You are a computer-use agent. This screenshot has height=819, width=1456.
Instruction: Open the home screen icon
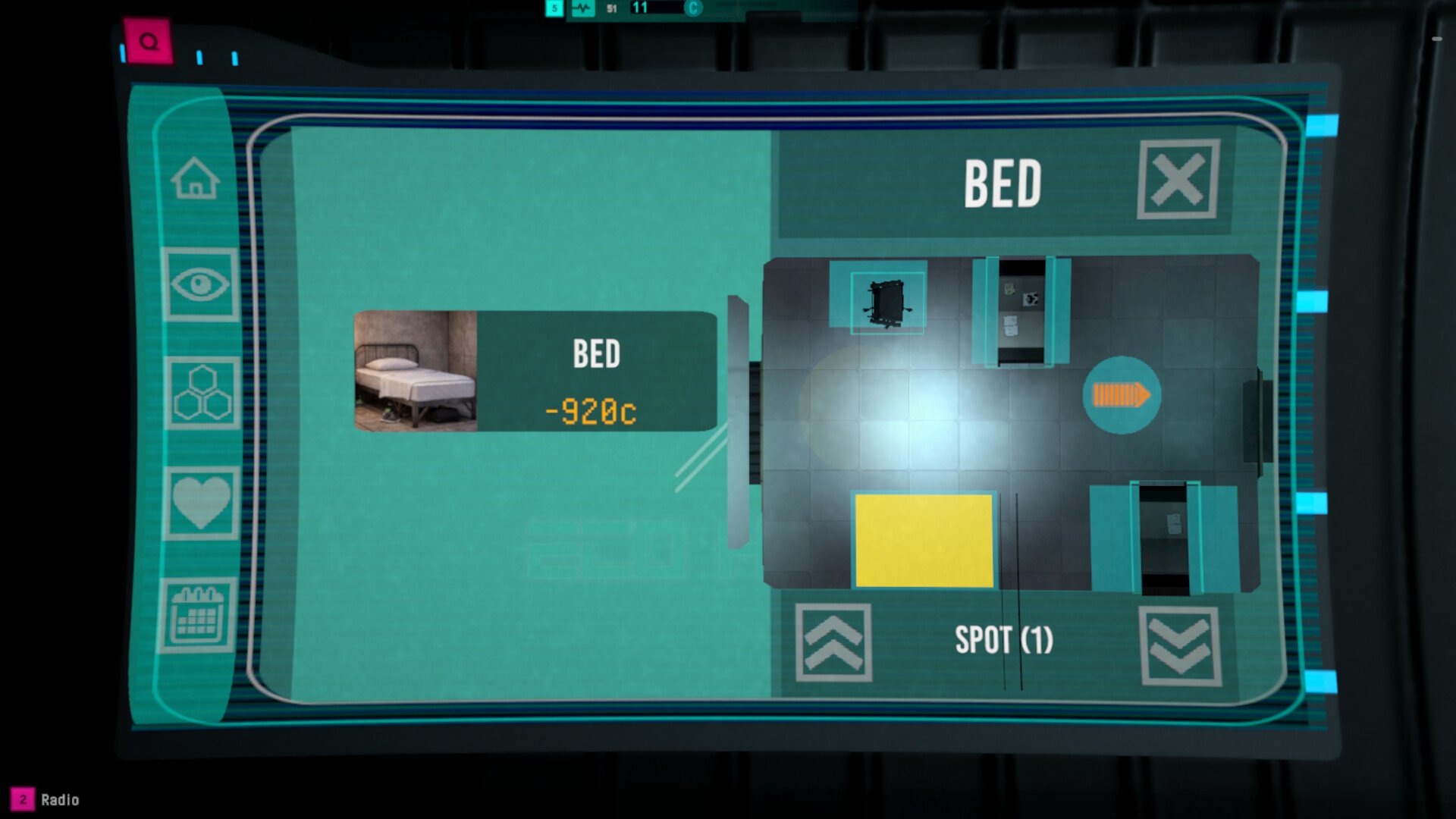(x=196, y=179)
